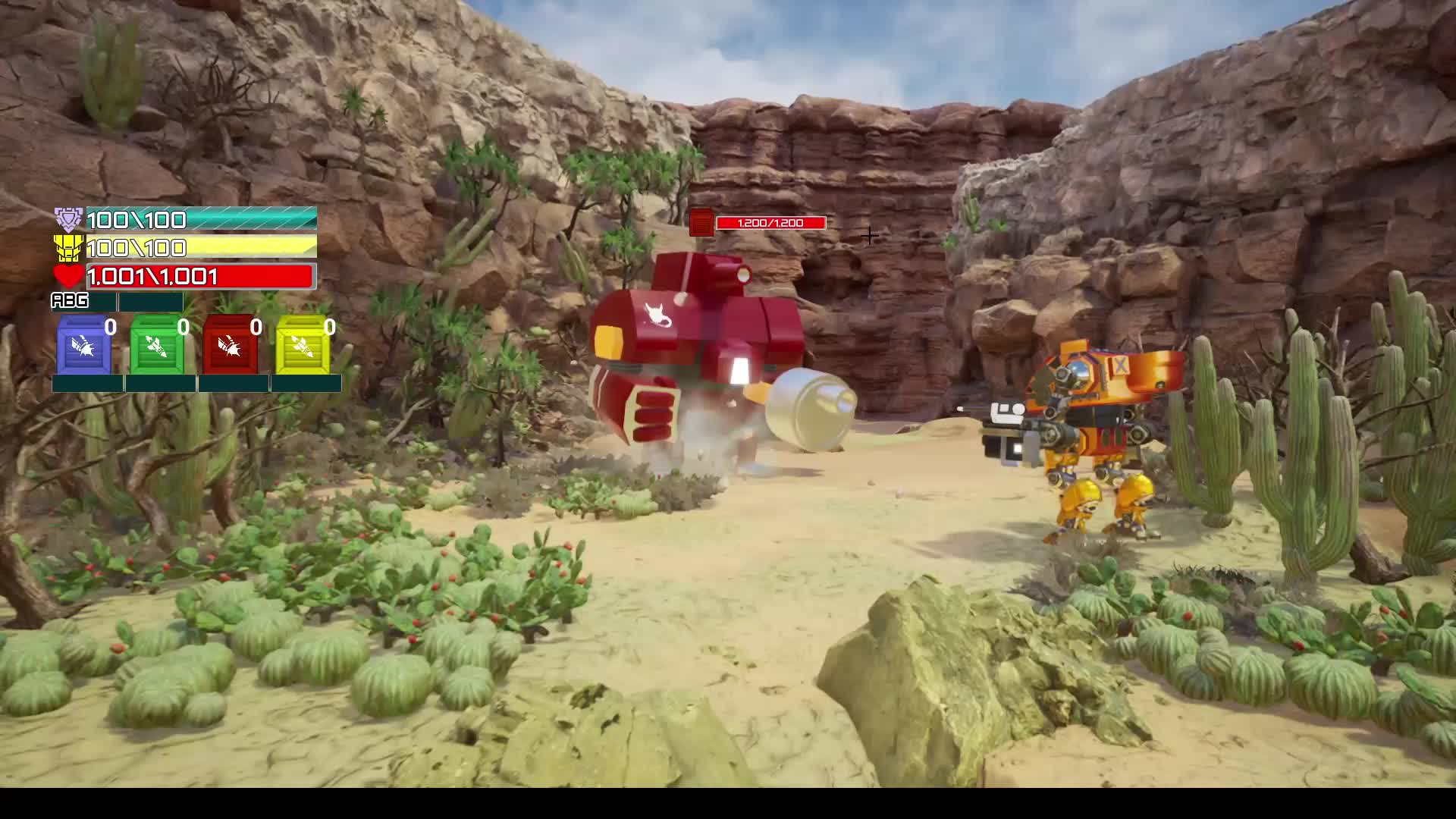Click the crosshair in screen center
Screen dimensions: 1456x819
click(x=869, y=236)
